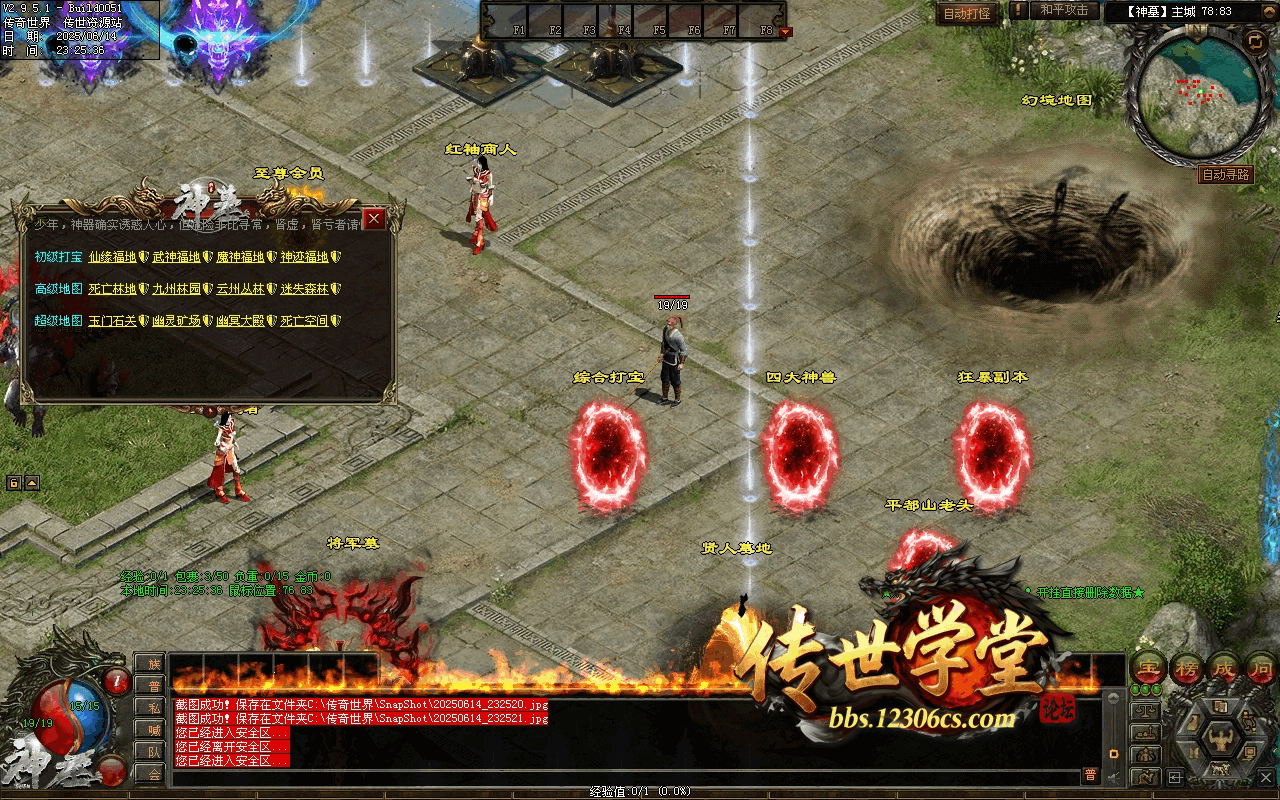
Task: Select the 死亡空间 destination
Action: [304, 321]
